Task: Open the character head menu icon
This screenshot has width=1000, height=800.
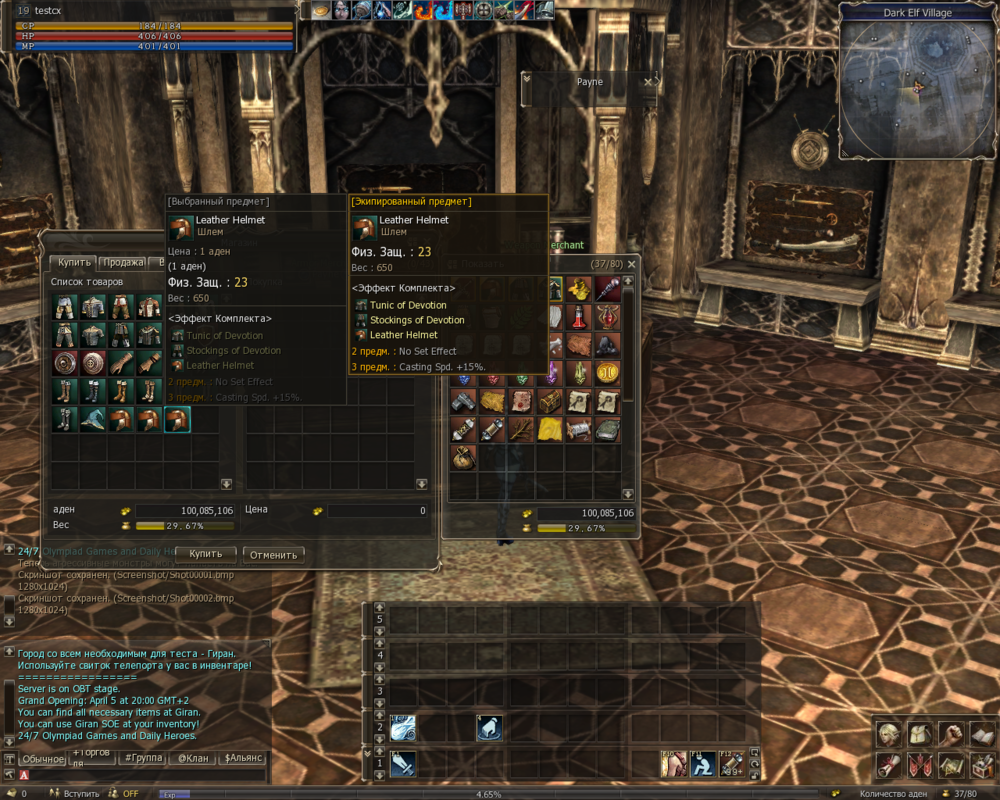Action: [887, 735]
